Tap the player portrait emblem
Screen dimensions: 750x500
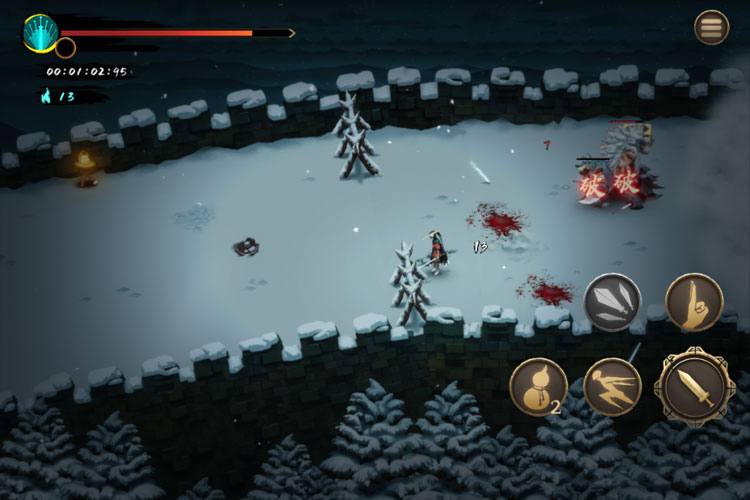pos(40,32)
